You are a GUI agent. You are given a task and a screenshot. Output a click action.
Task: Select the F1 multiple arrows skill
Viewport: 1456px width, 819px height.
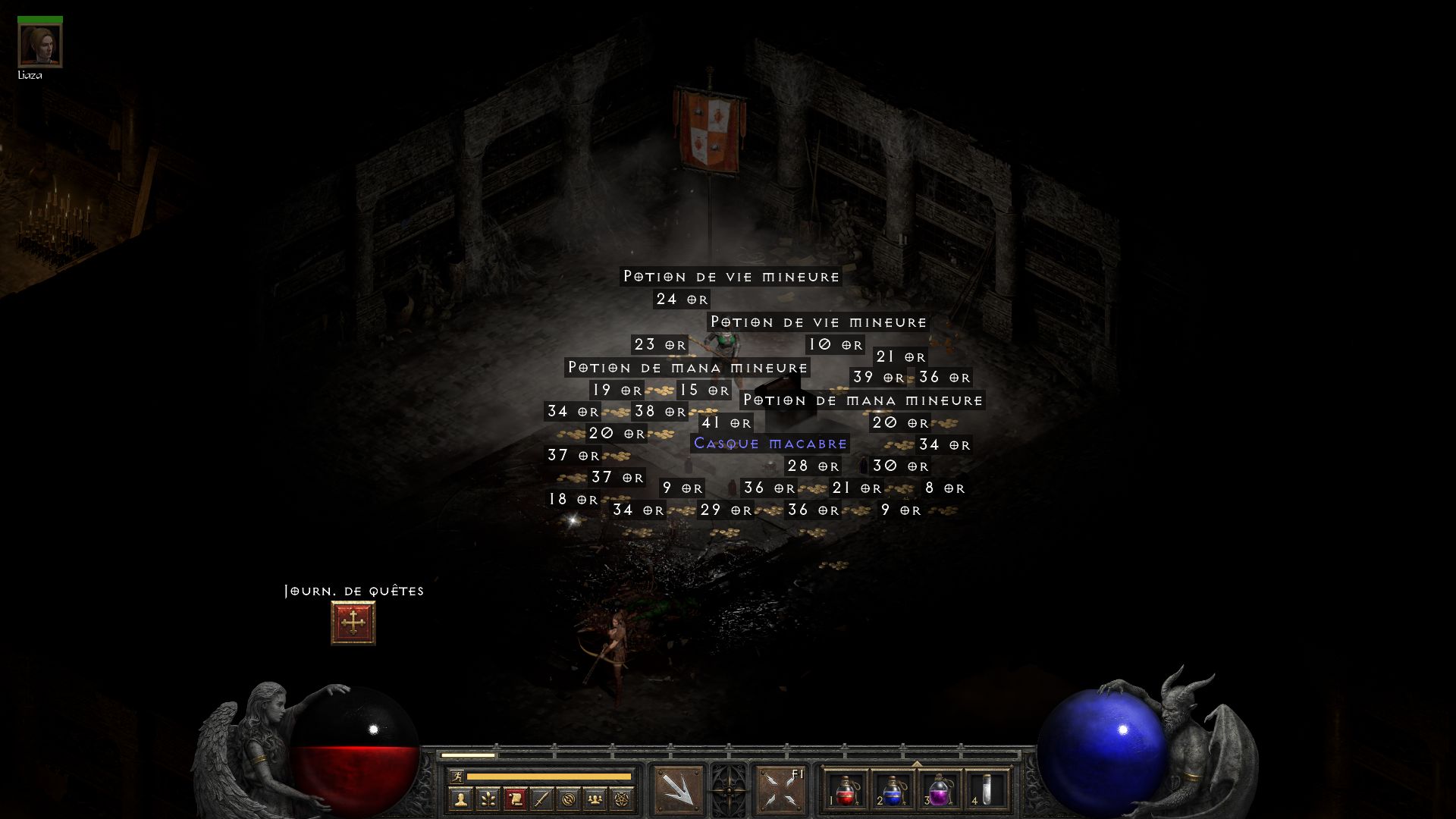[x=780, y=790]
